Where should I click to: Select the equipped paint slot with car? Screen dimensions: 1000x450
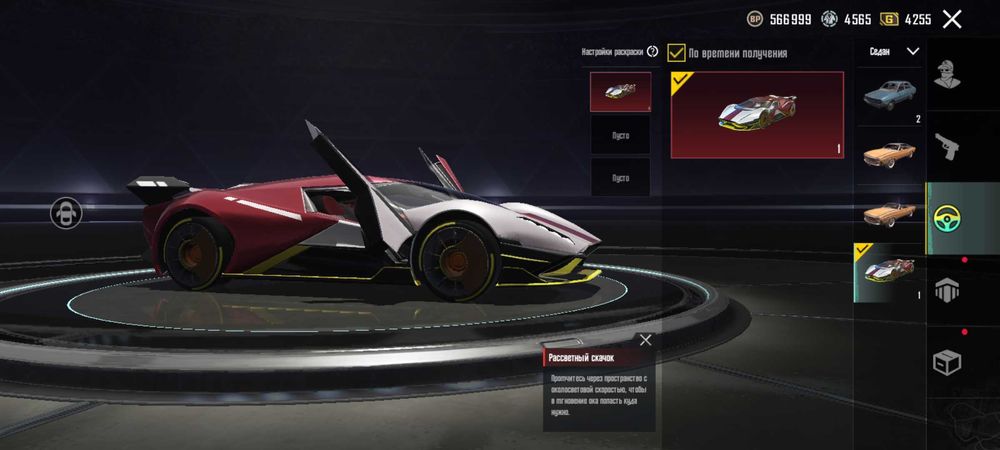click(620, 91)
